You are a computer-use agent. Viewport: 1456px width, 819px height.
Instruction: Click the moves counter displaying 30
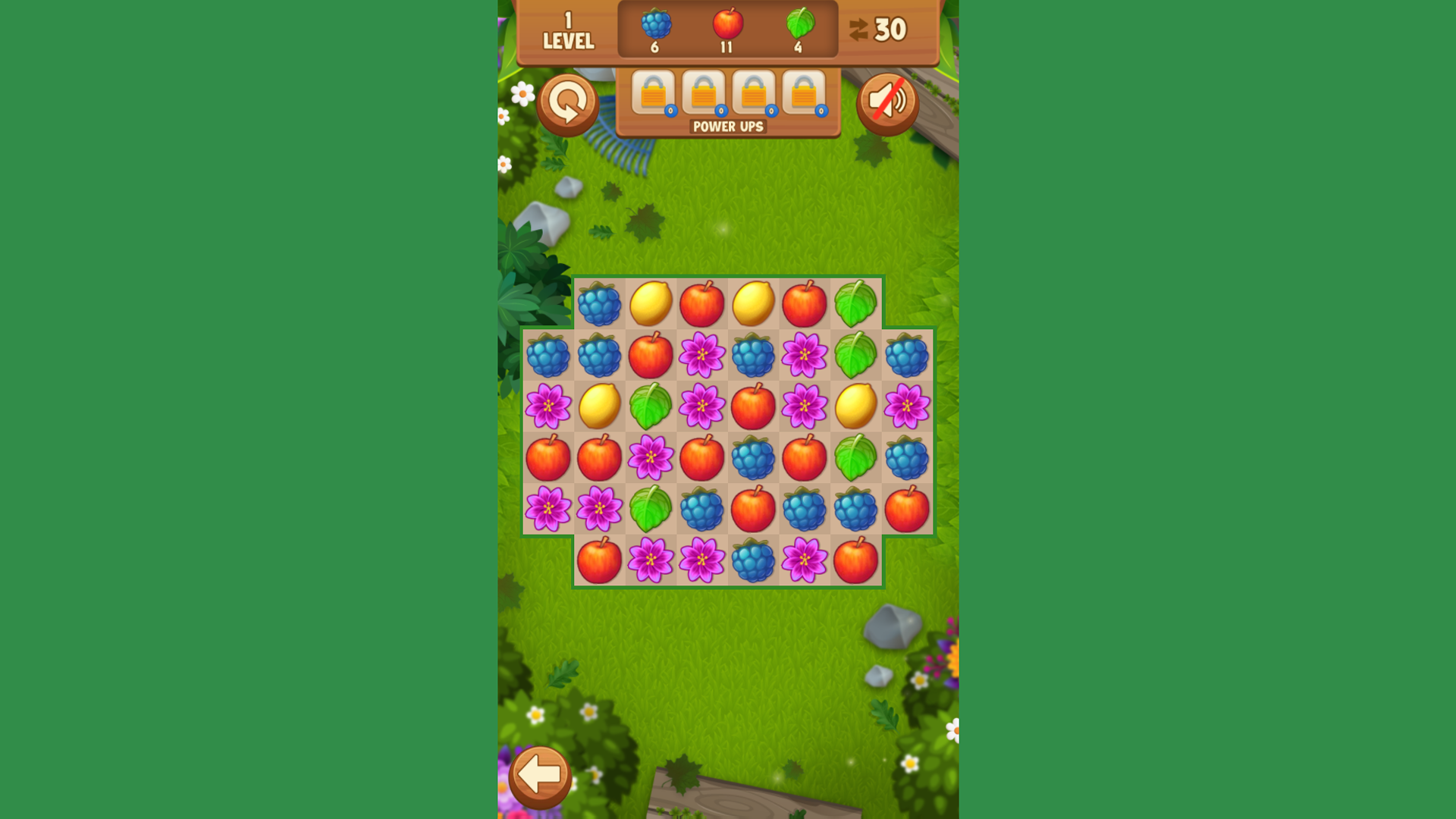coord(891,27)
